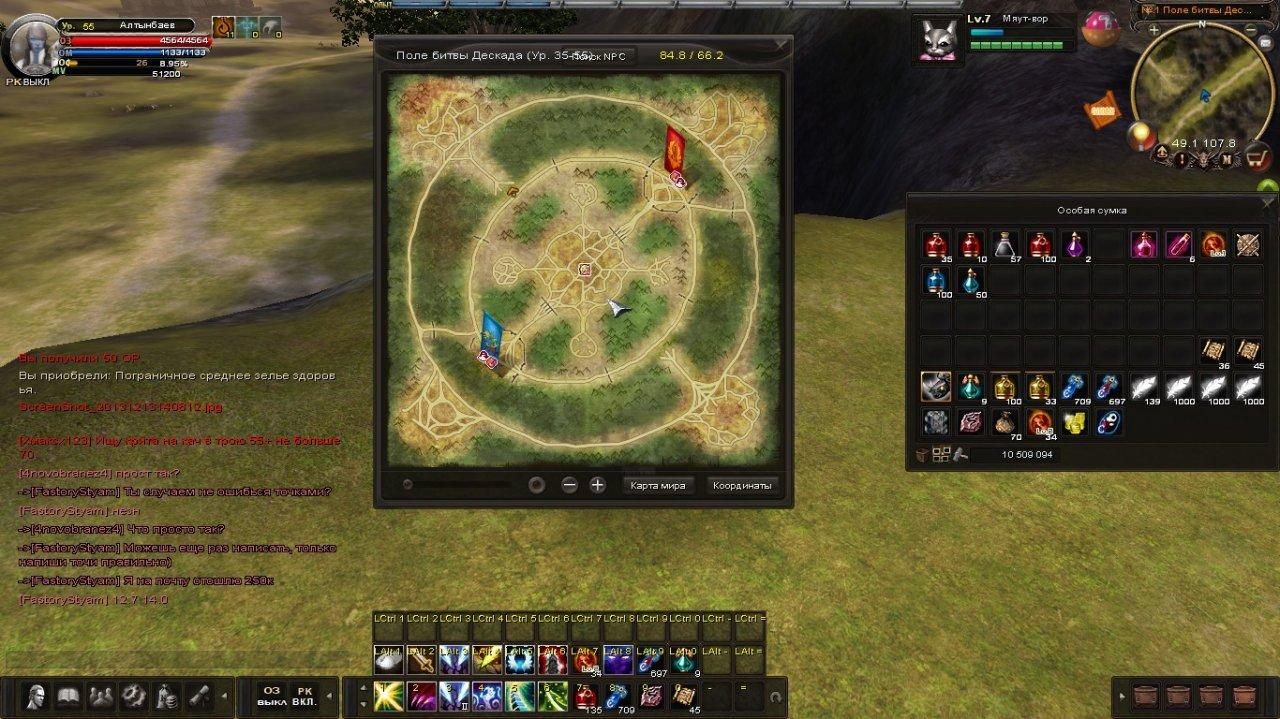Click the Координаты button on the map window

coord(741,485)
